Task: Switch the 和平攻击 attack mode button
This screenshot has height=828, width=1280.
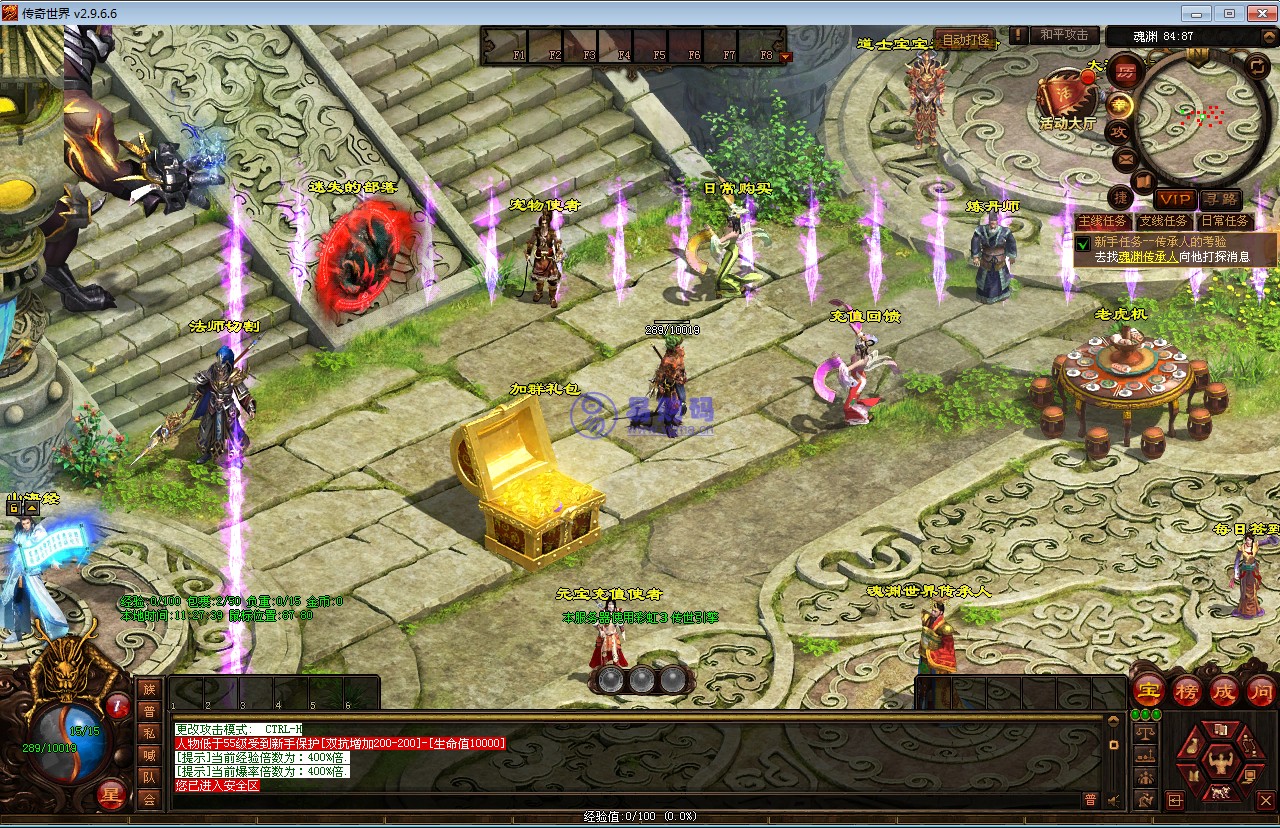Action: pyautogui.click(x=1063, y=36)
